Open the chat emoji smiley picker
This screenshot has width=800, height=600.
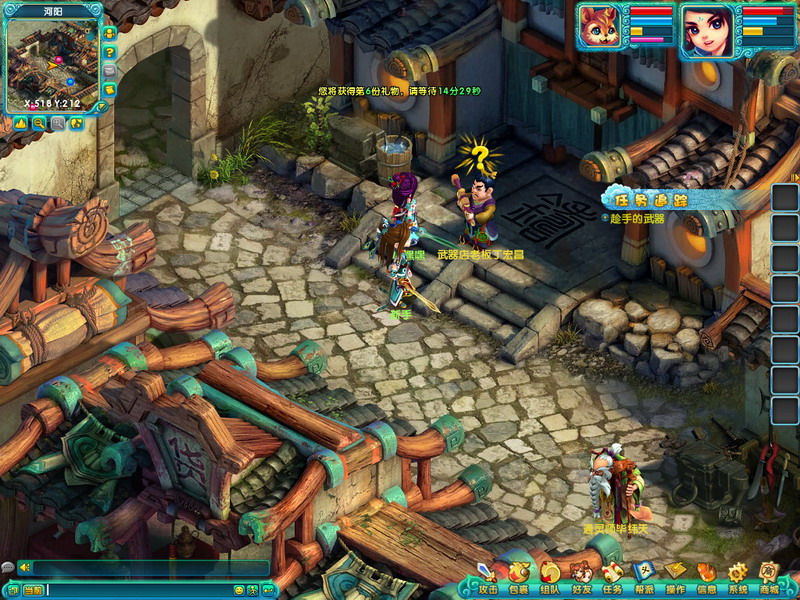(x=239, y=590)
